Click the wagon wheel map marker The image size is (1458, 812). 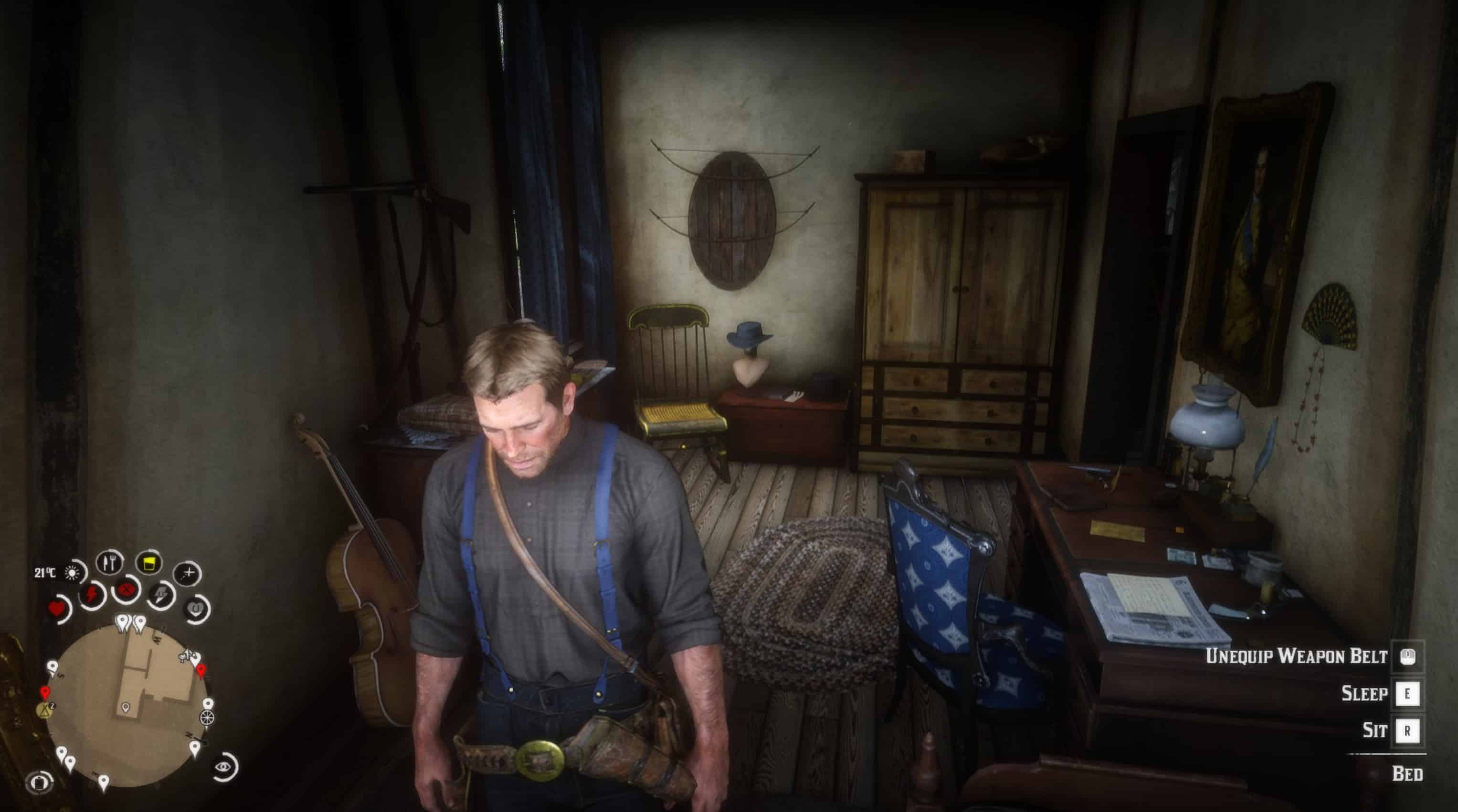(208, 718)
